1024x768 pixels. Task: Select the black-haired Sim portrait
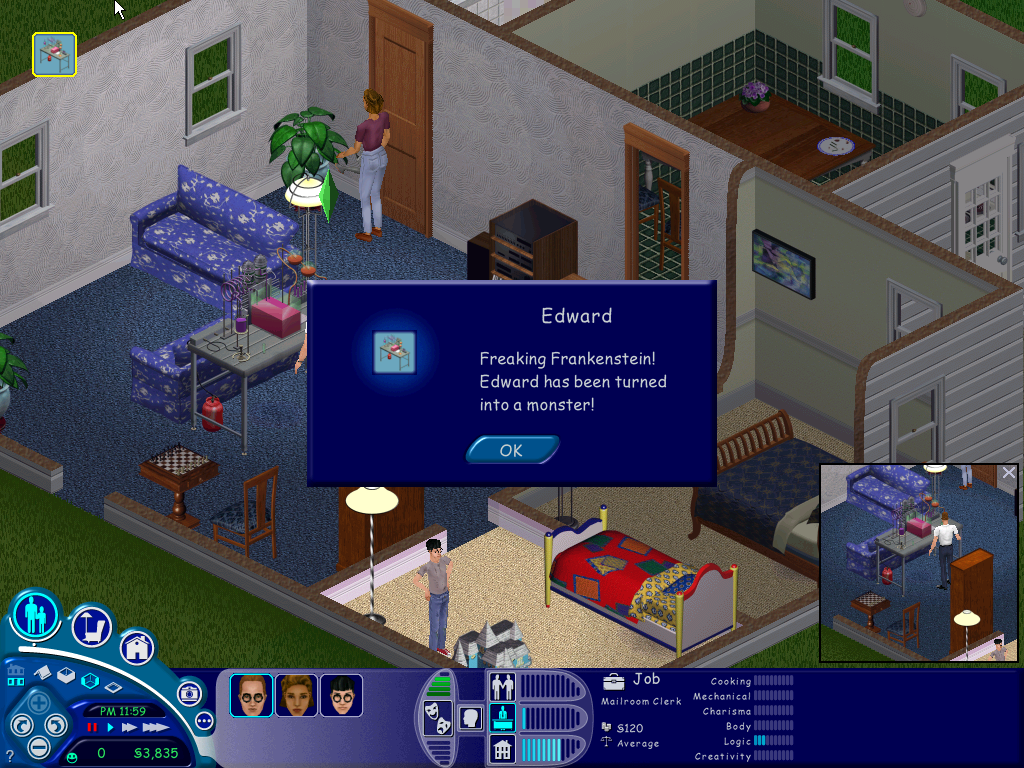coord(341,695)
